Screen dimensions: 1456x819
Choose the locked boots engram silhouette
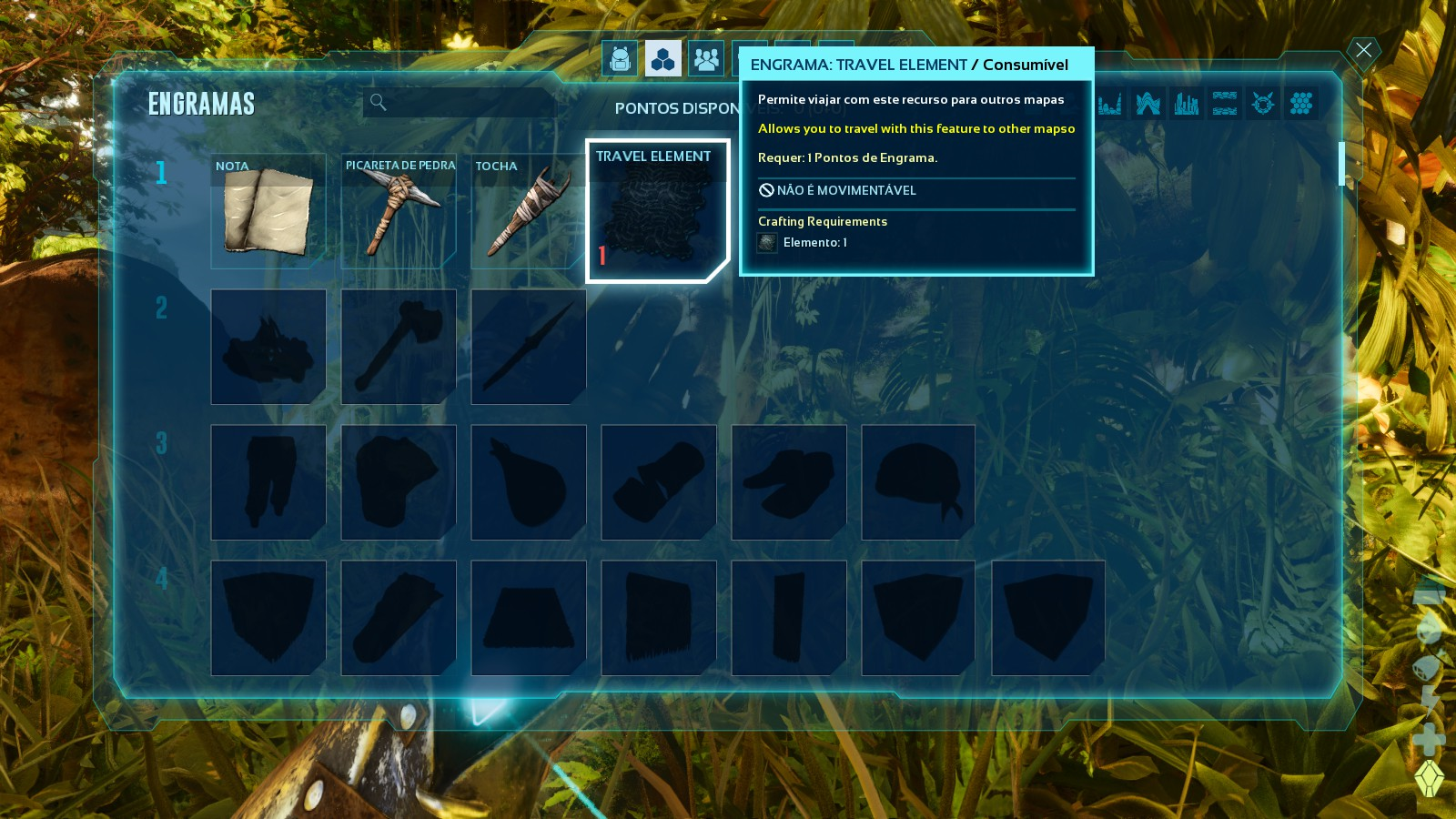(788, 482)
